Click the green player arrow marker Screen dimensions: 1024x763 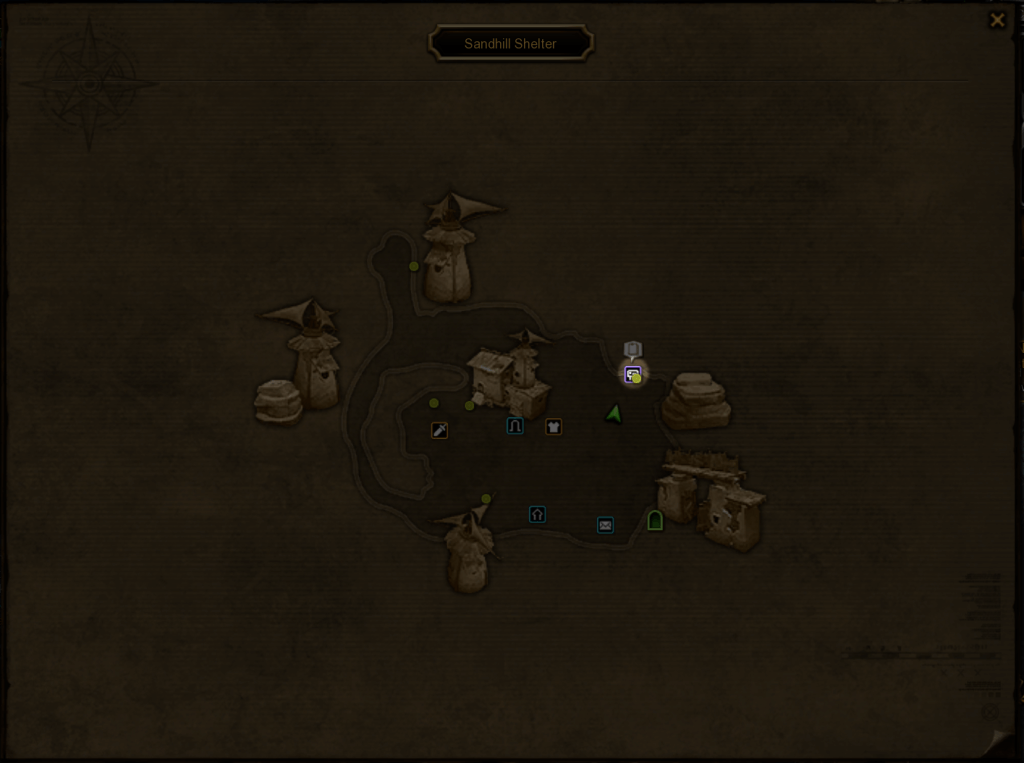pyautogui.click(x=614, y=413)
